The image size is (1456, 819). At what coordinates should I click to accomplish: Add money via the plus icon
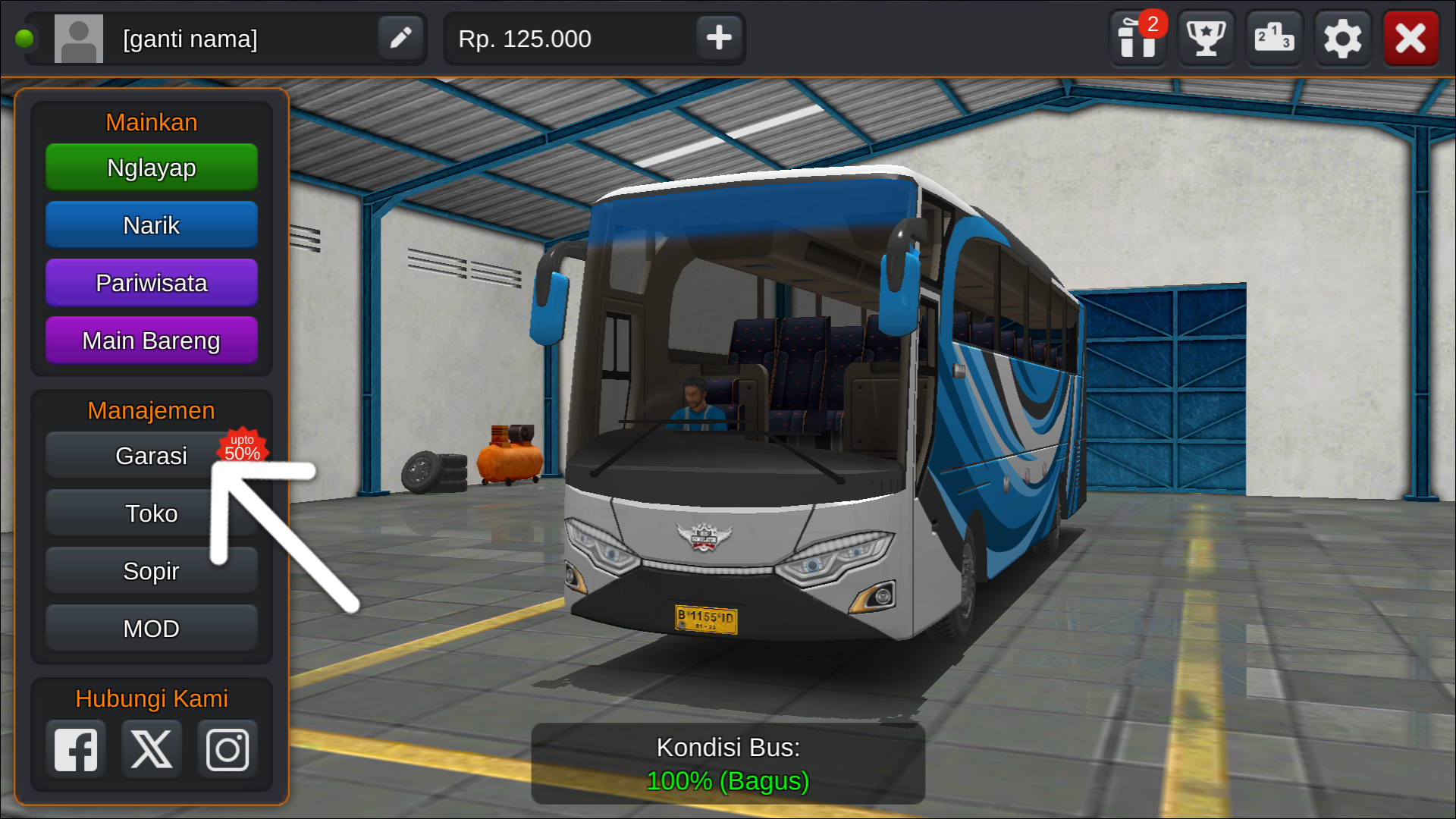click(x=717, y=38)
